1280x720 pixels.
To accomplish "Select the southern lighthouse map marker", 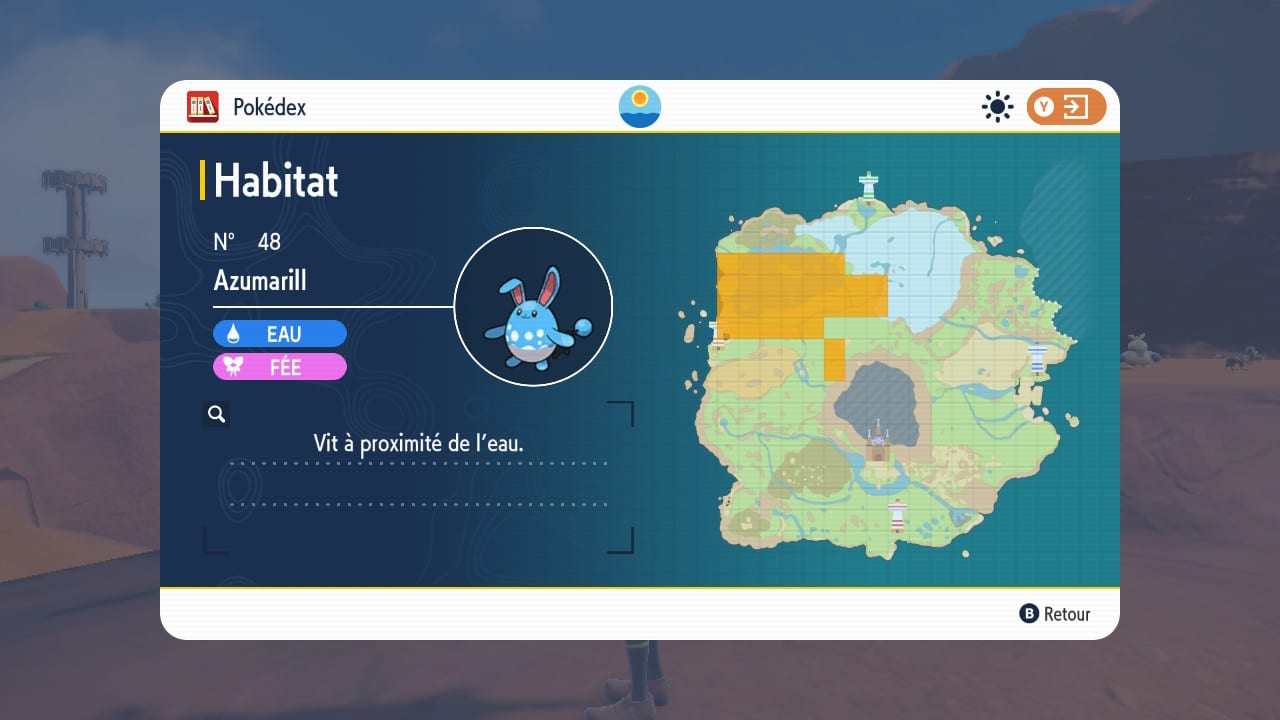I will [x=897, y=513].
